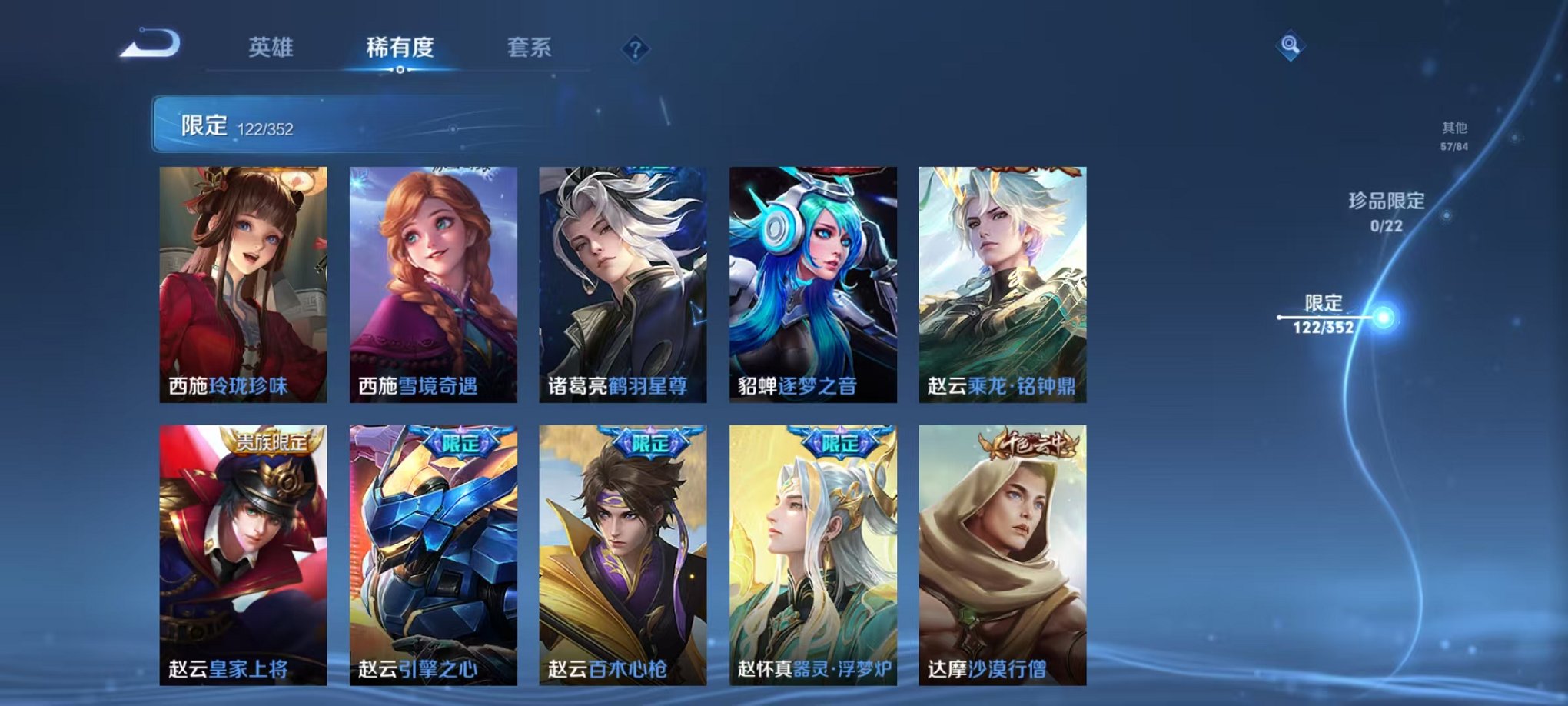
Task: Click the indicator dot under 稀有度 tab
Action: [x=400, y=72]
